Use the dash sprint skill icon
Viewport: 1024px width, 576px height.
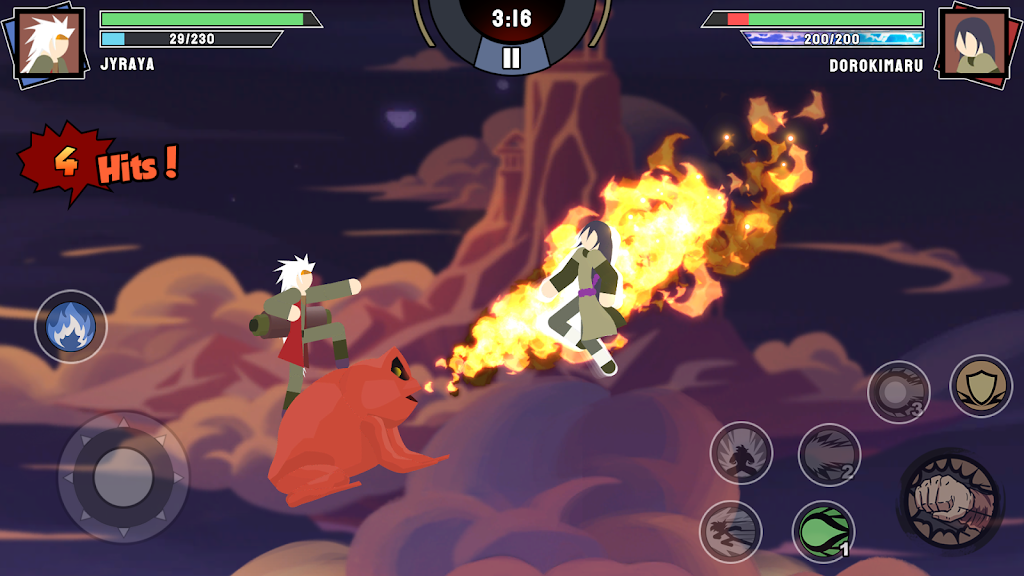pos(730,531)
